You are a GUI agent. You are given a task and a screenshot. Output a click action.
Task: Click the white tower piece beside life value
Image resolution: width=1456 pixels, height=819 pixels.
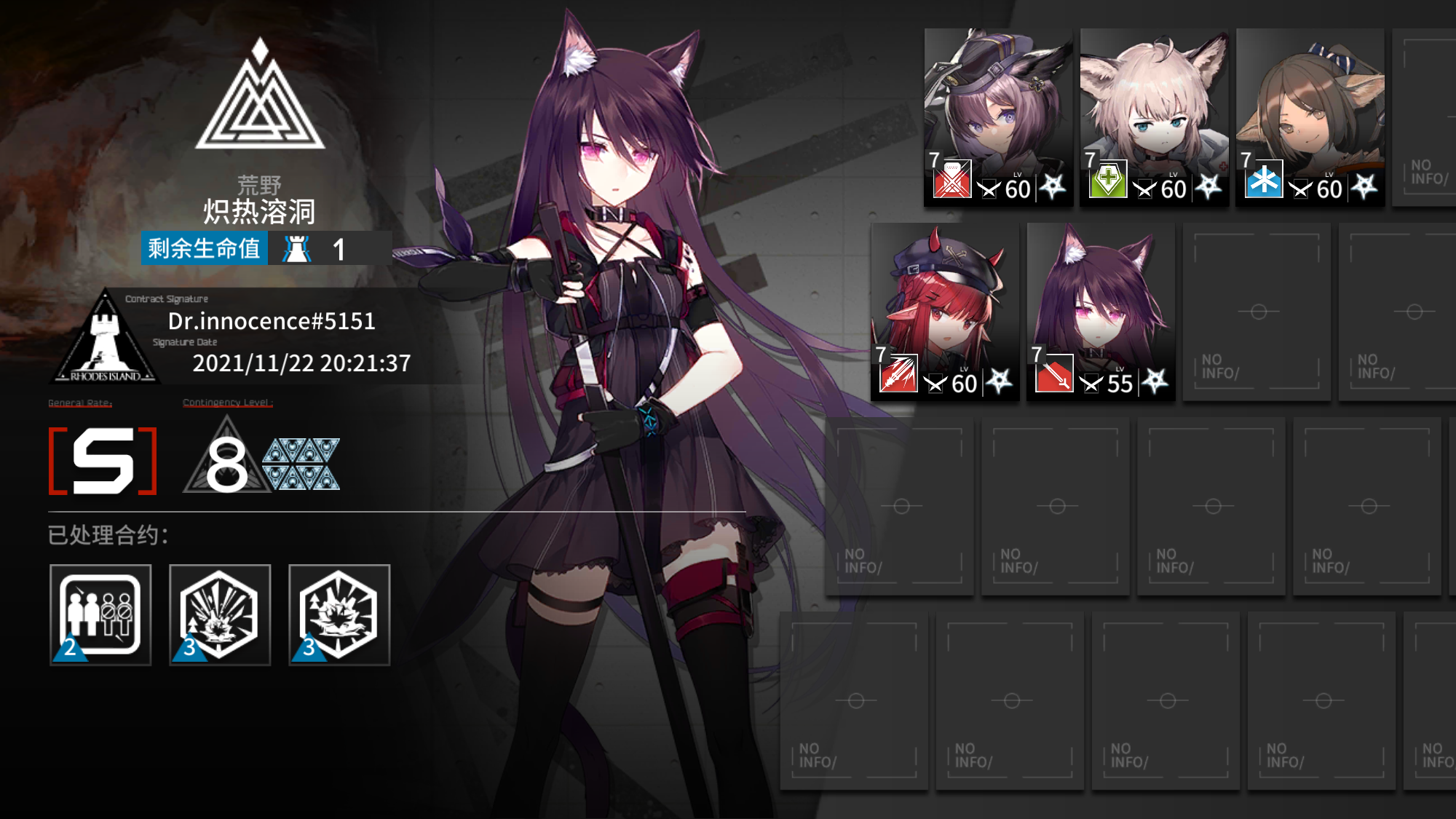tap(295, 250)
